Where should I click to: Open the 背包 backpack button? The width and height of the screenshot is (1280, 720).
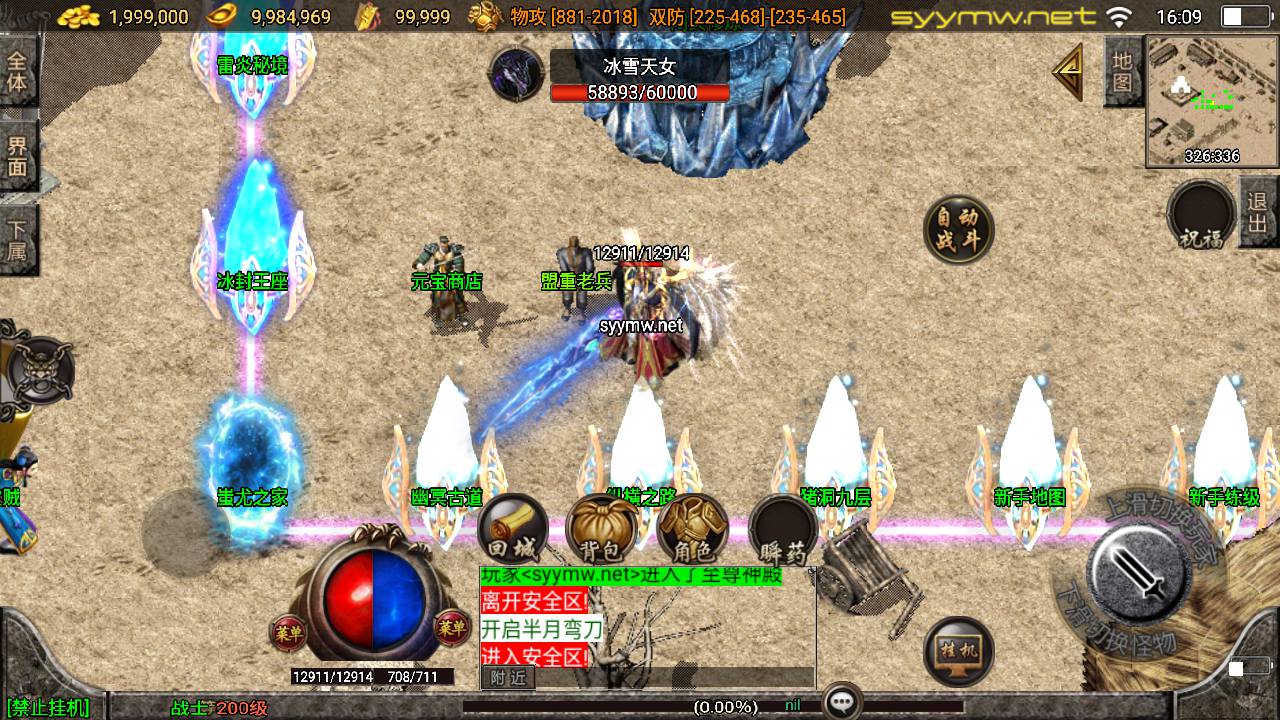pos(603,528)
